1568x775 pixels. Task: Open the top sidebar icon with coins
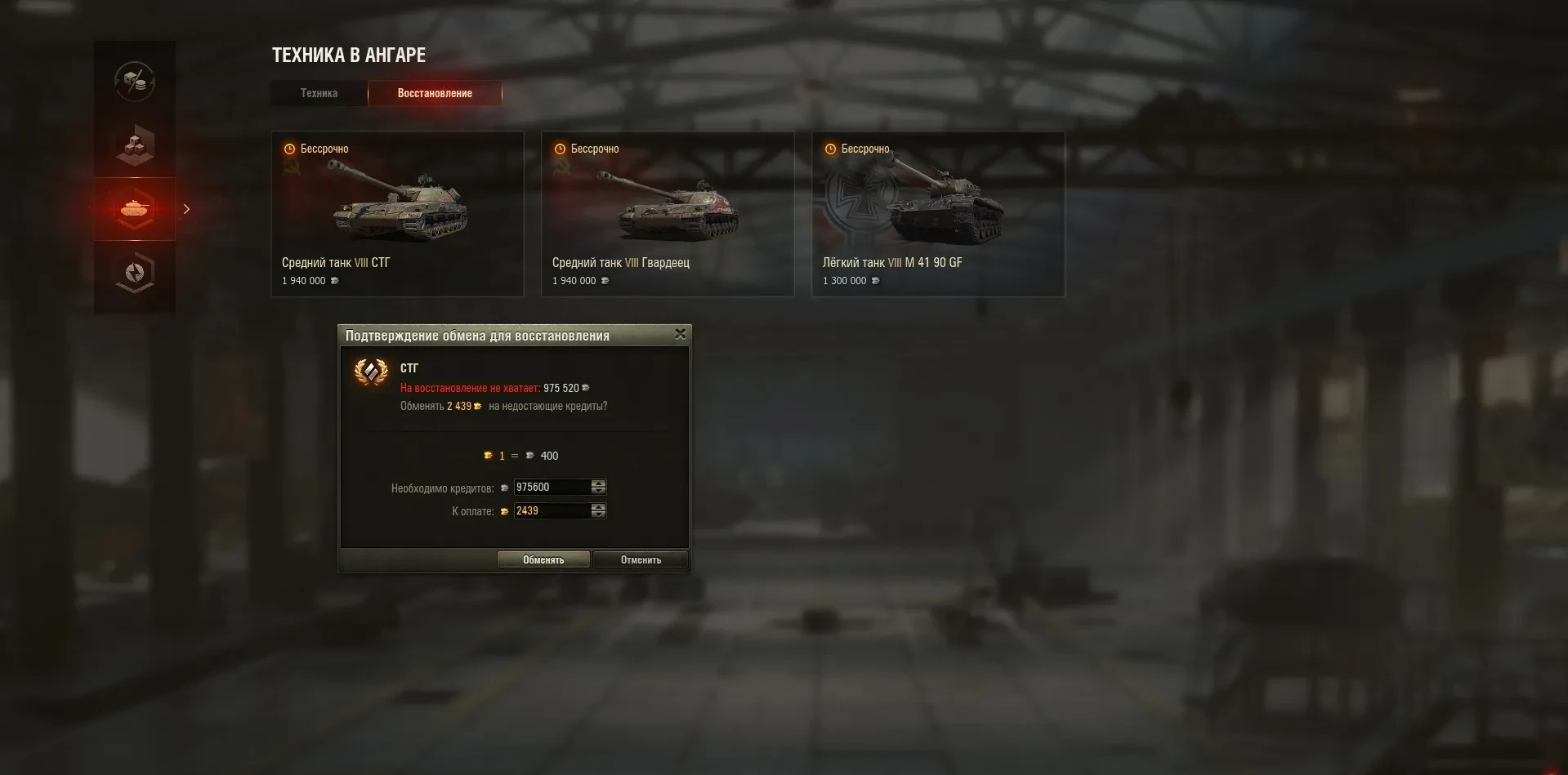135,81
